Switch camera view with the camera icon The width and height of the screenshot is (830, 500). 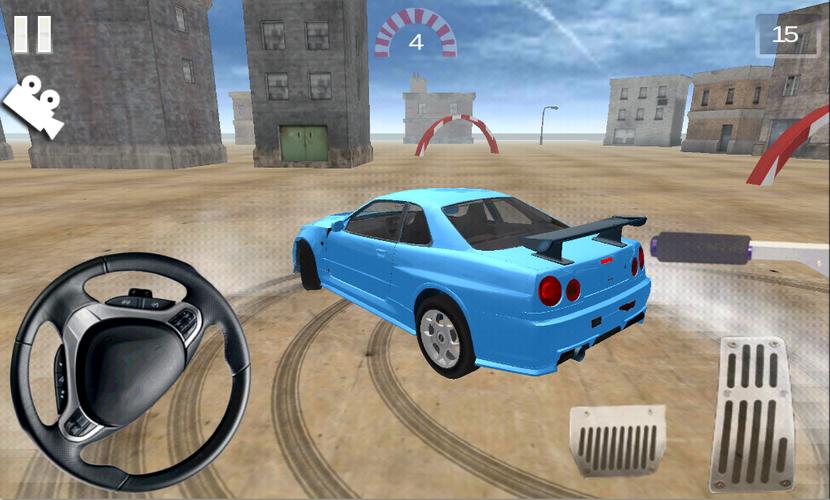[34, 107]
